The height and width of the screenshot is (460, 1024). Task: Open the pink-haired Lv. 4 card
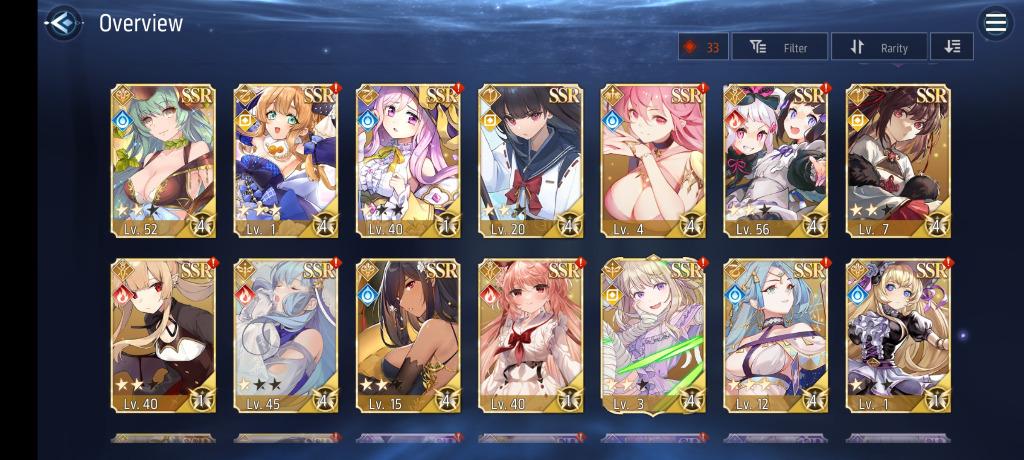653,160
